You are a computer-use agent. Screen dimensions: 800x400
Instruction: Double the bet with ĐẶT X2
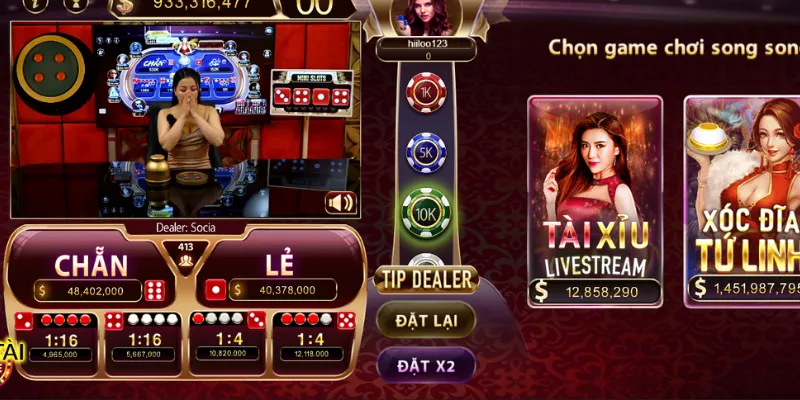tap(425, 366)
